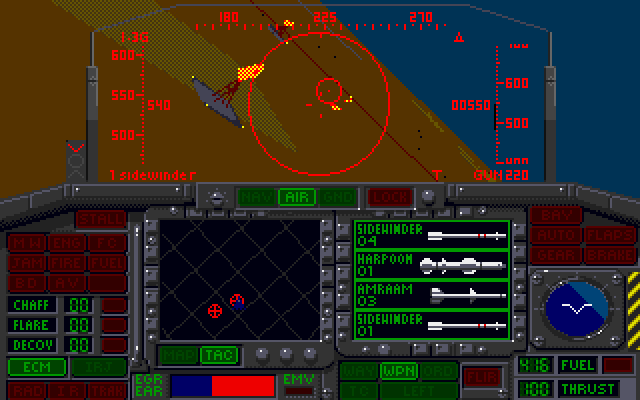Viewport: 640px width, 400px height.
Task: Switch display to MAP view
Action: pos(176,355)
